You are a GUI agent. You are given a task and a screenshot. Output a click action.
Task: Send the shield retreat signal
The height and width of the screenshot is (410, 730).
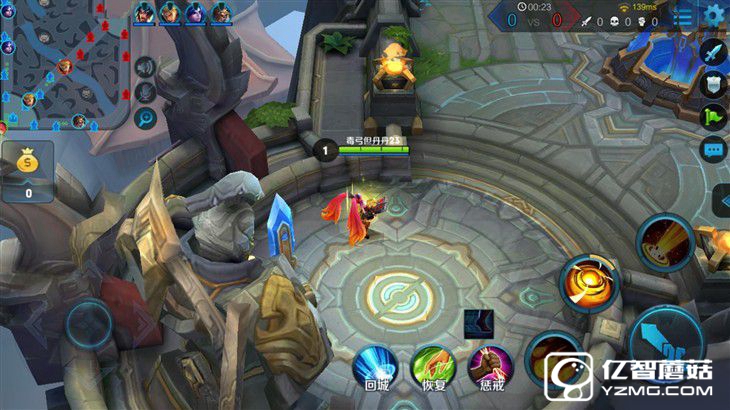(x=713, y=85)
